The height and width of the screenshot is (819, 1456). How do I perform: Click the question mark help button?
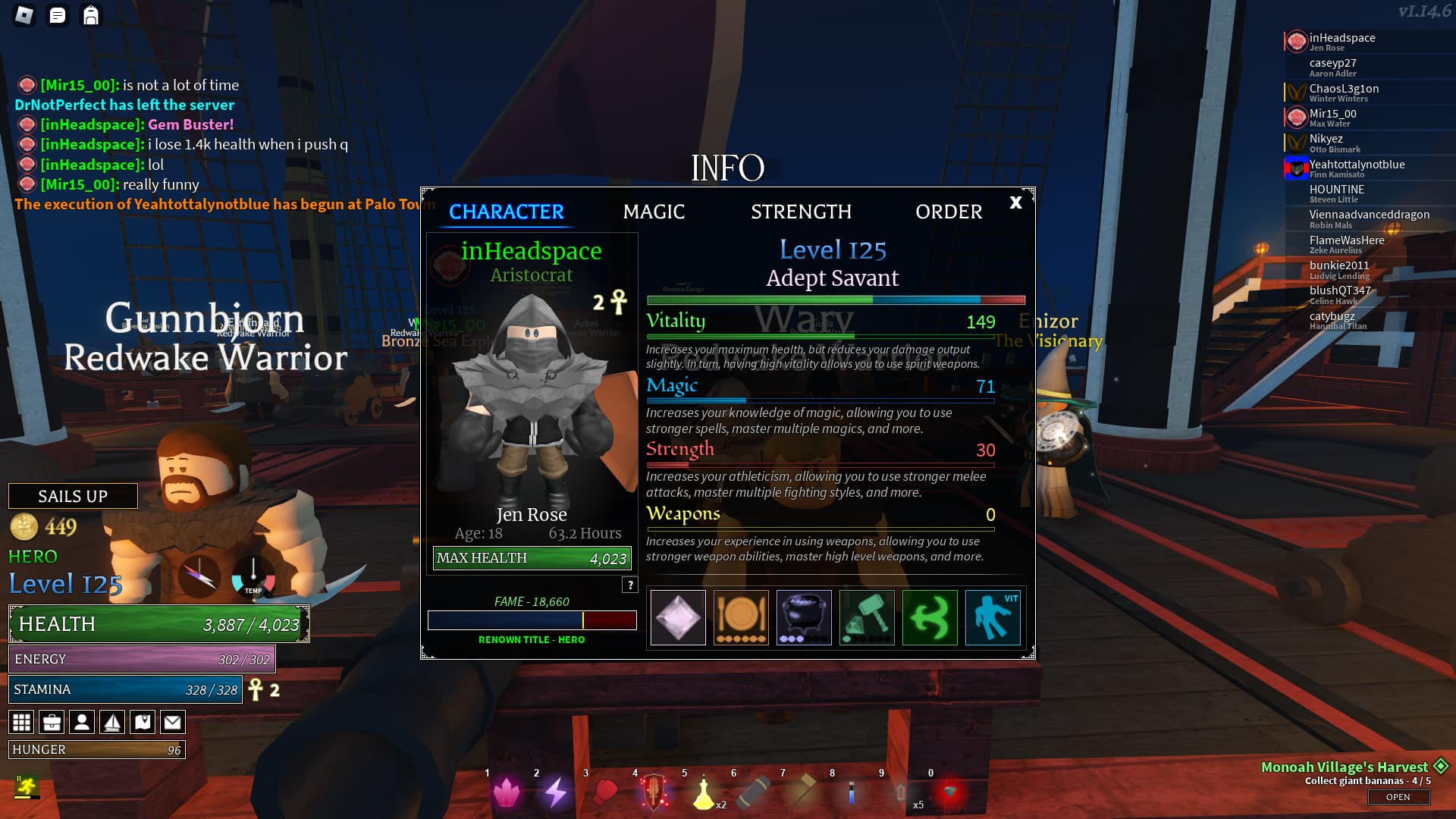coord(630,585)
